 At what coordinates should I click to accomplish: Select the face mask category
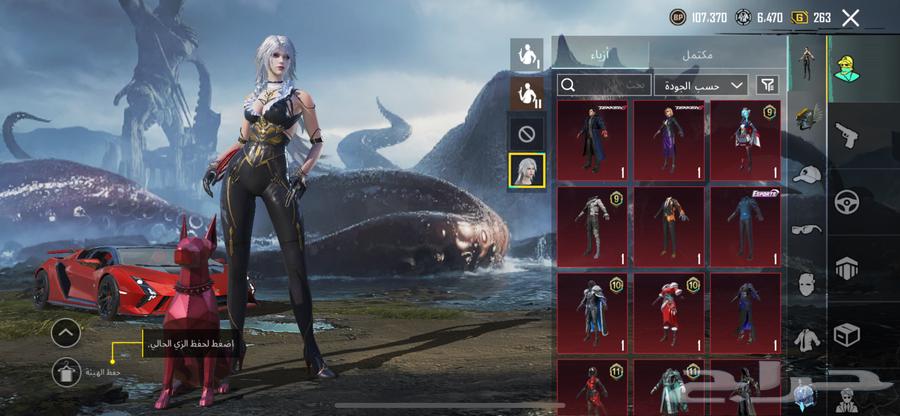(808, 284)
